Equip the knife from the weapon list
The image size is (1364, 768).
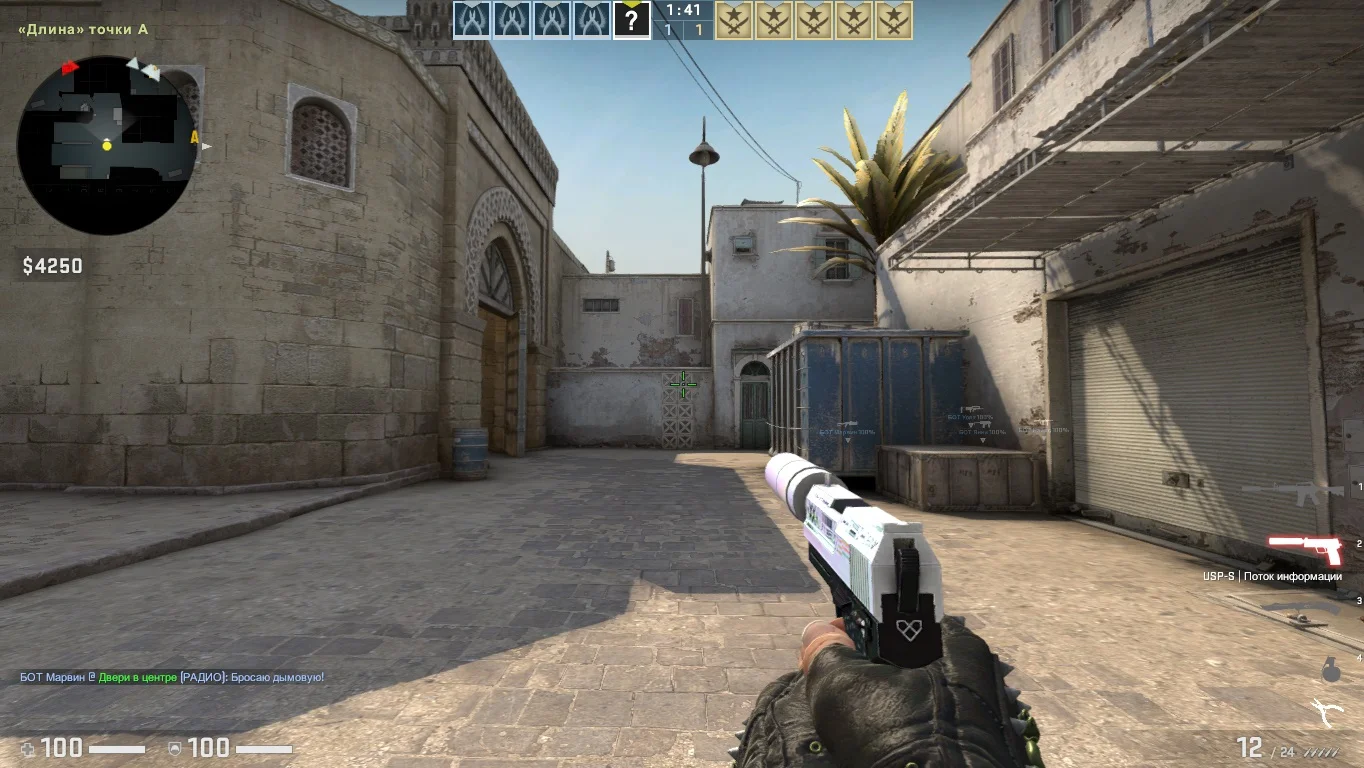1299,609
